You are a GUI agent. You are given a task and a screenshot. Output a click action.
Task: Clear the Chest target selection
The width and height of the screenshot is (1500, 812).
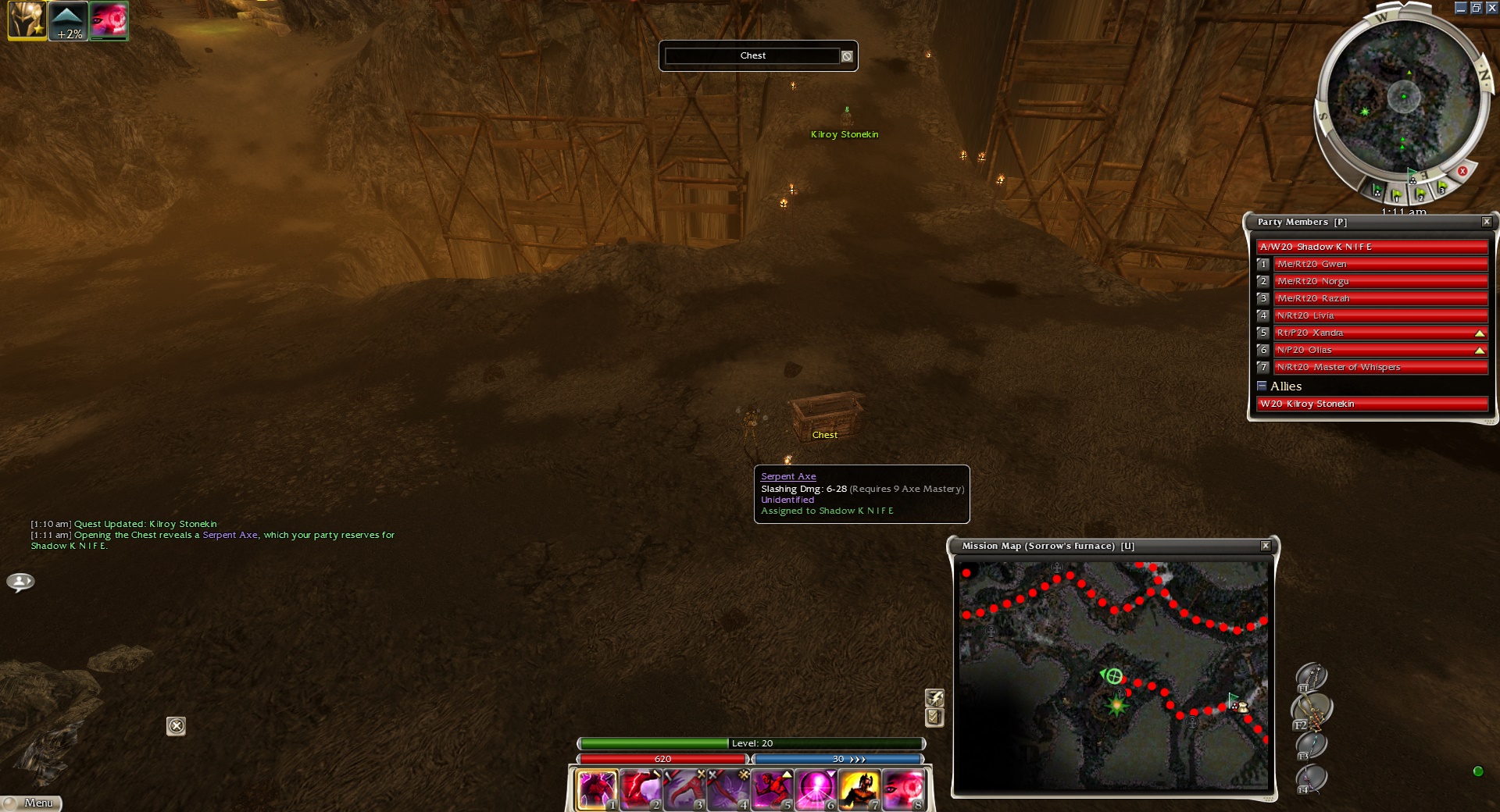[x=847, y=56]
